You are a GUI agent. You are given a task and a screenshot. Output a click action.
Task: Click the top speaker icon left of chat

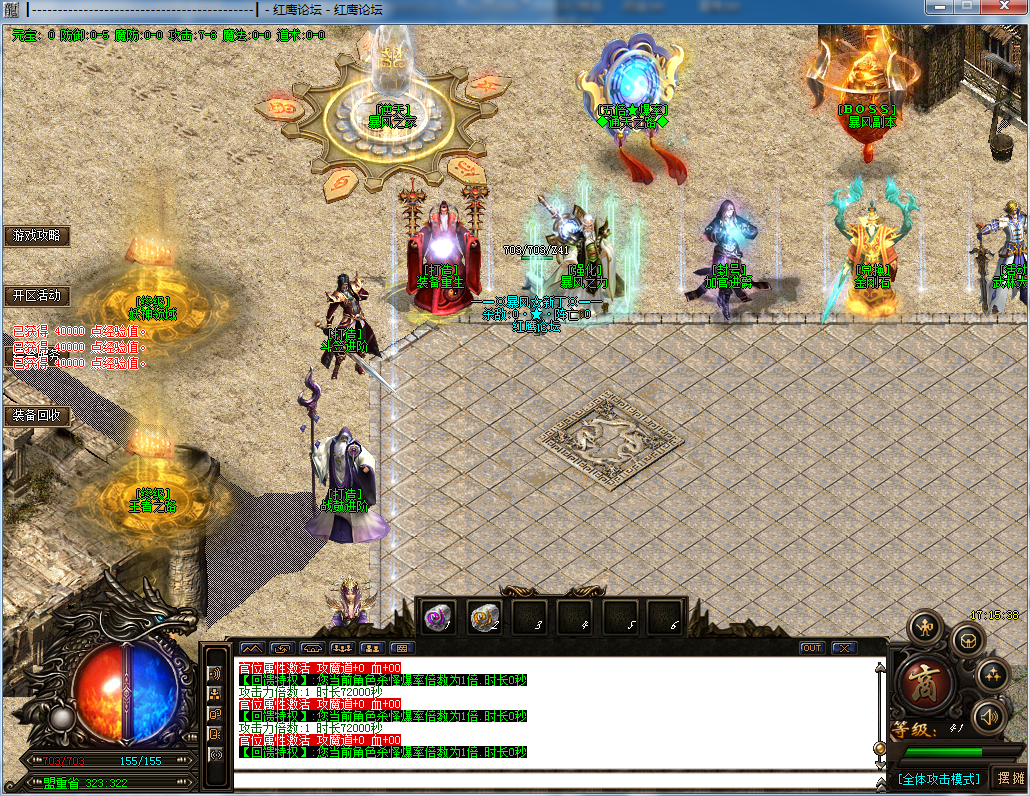(x=214, y=673)
